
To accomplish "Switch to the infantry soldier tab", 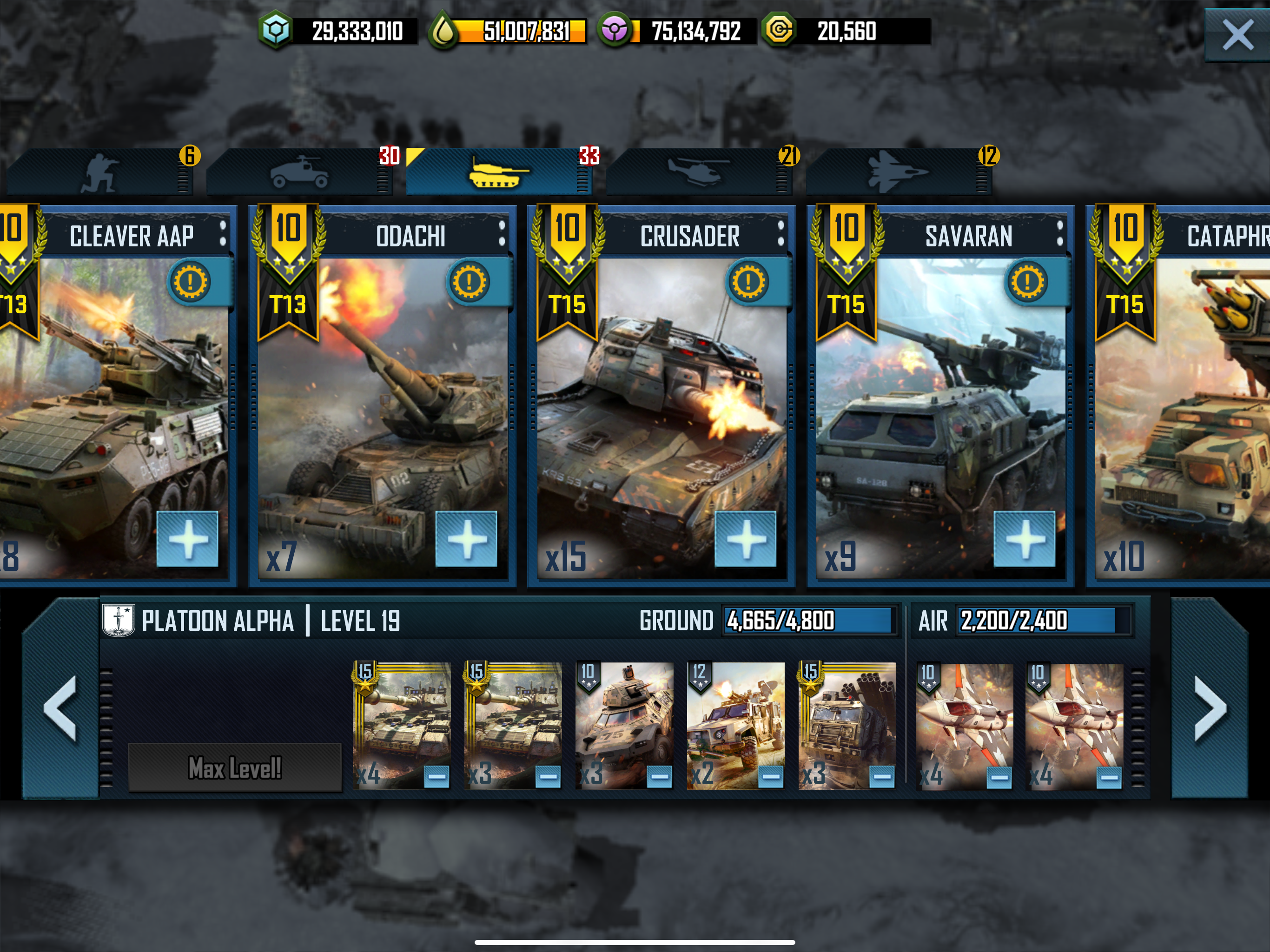I will [100, 172].
